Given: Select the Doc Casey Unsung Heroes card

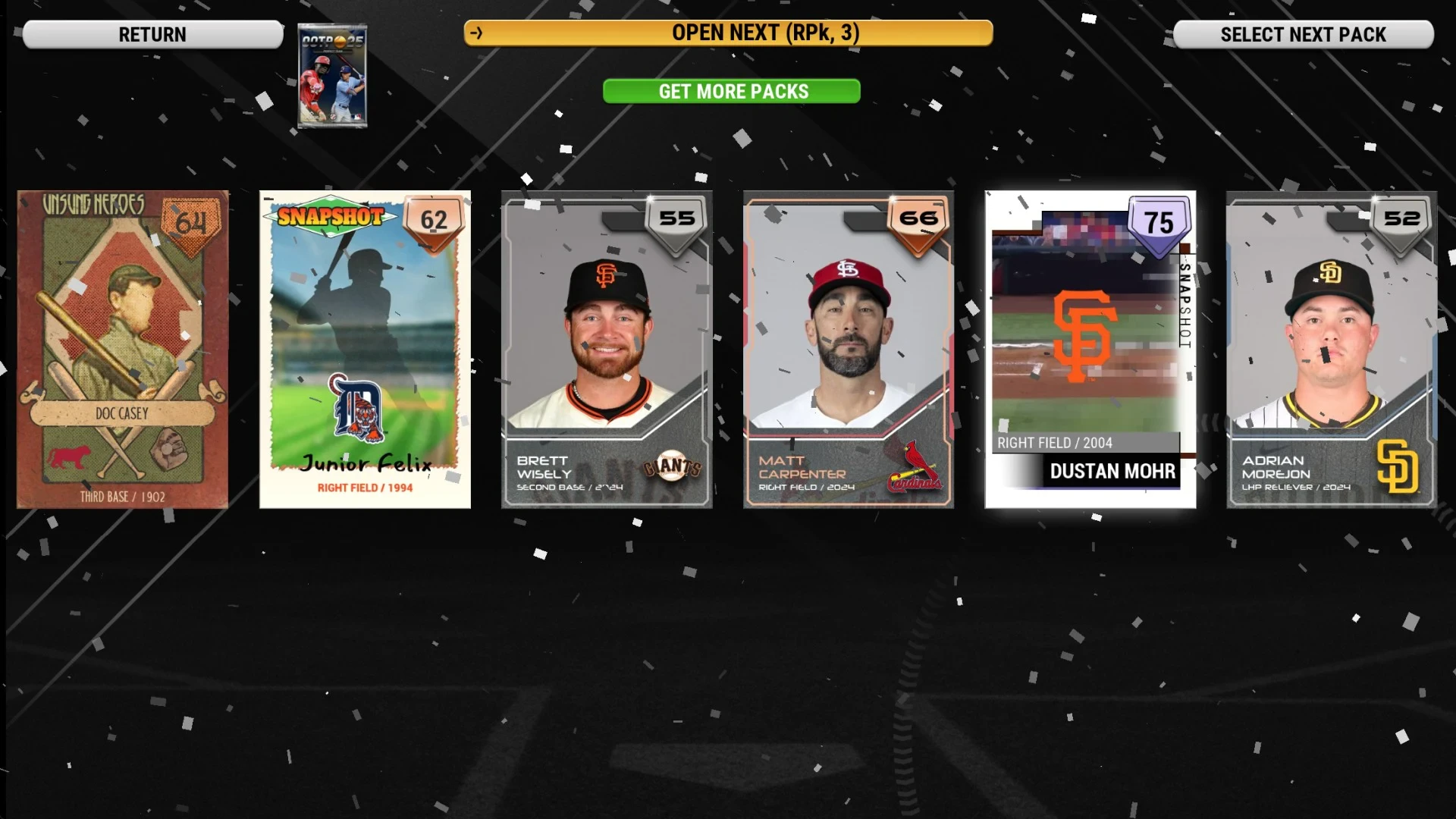Looking at the screenshot, I should click(123, 349).
